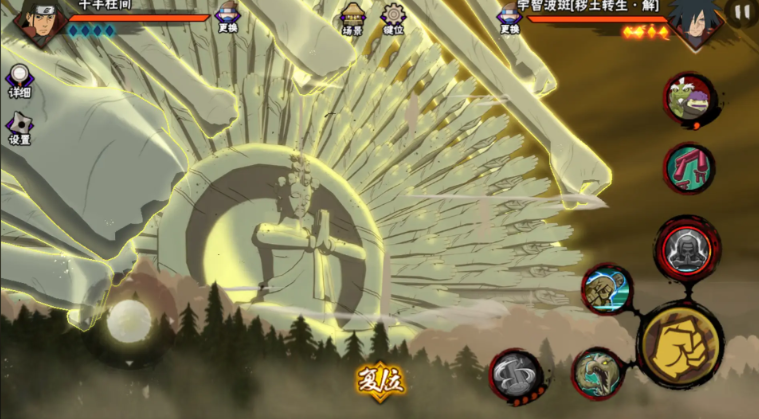759x419 pixels.
Task: Open the 详细 details panel
Action: click(x=19, y=82)
